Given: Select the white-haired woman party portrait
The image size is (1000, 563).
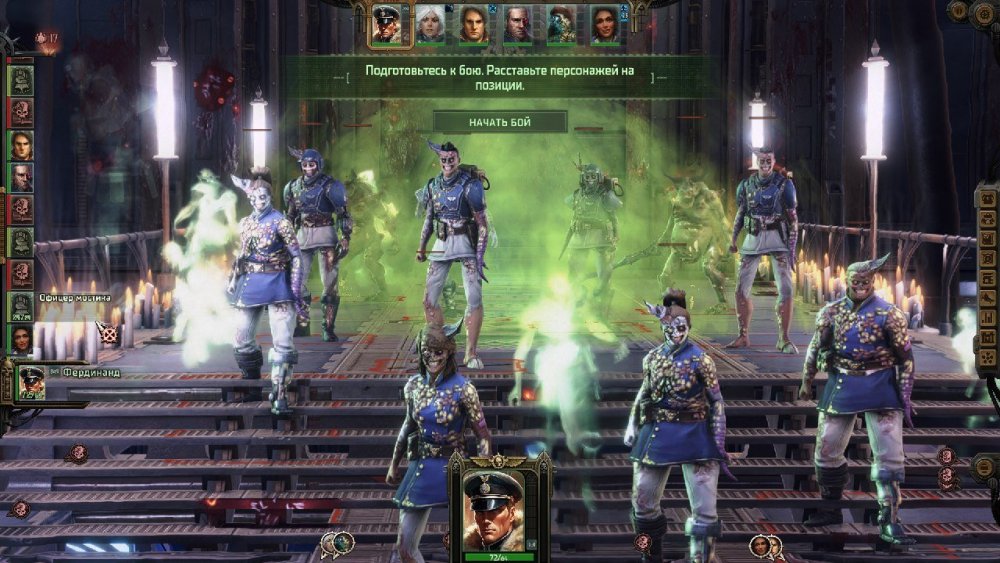Looking at the screenshot, I should point(430,24).
